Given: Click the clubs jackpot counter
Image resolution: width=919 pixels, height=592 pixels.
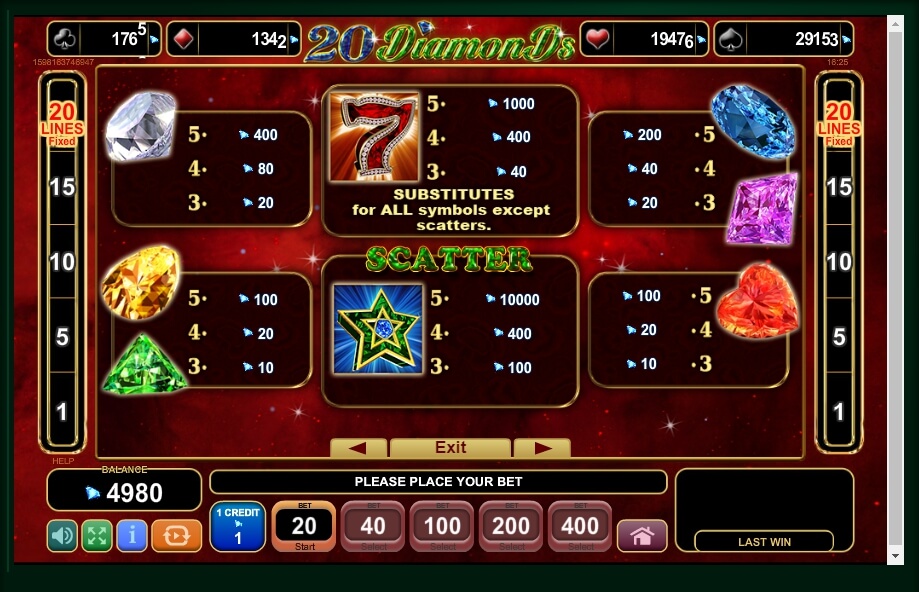Looking at the screenshot, I should 103,40.
